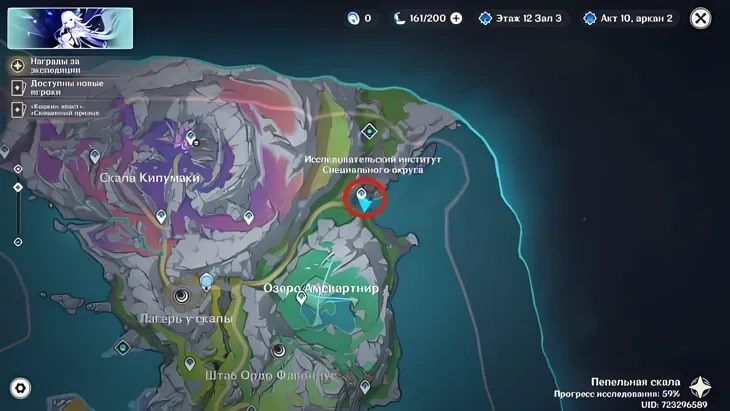
Task: Open the Этаж 12 Зал 3 Spiral Abyss shortcut
Action: (x=520, y=18)
